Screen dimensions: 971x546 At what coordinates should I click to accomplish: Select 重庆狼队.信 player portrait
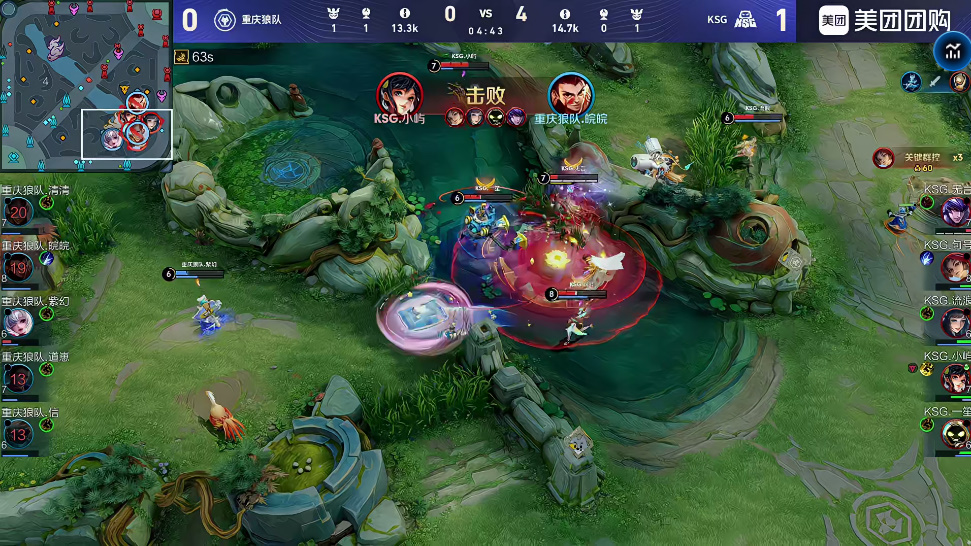tap(19, 434)
